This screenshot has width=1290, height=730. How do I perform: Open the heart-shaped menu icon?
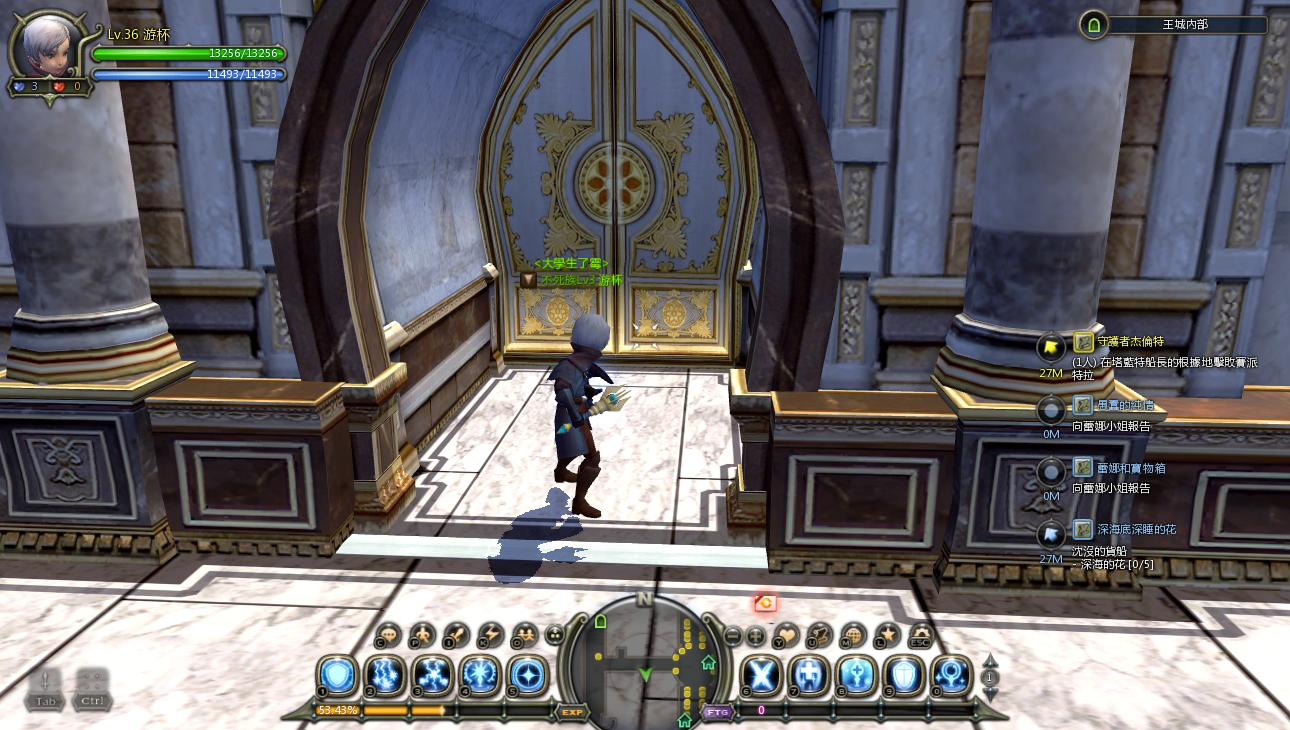coord(787,635)
